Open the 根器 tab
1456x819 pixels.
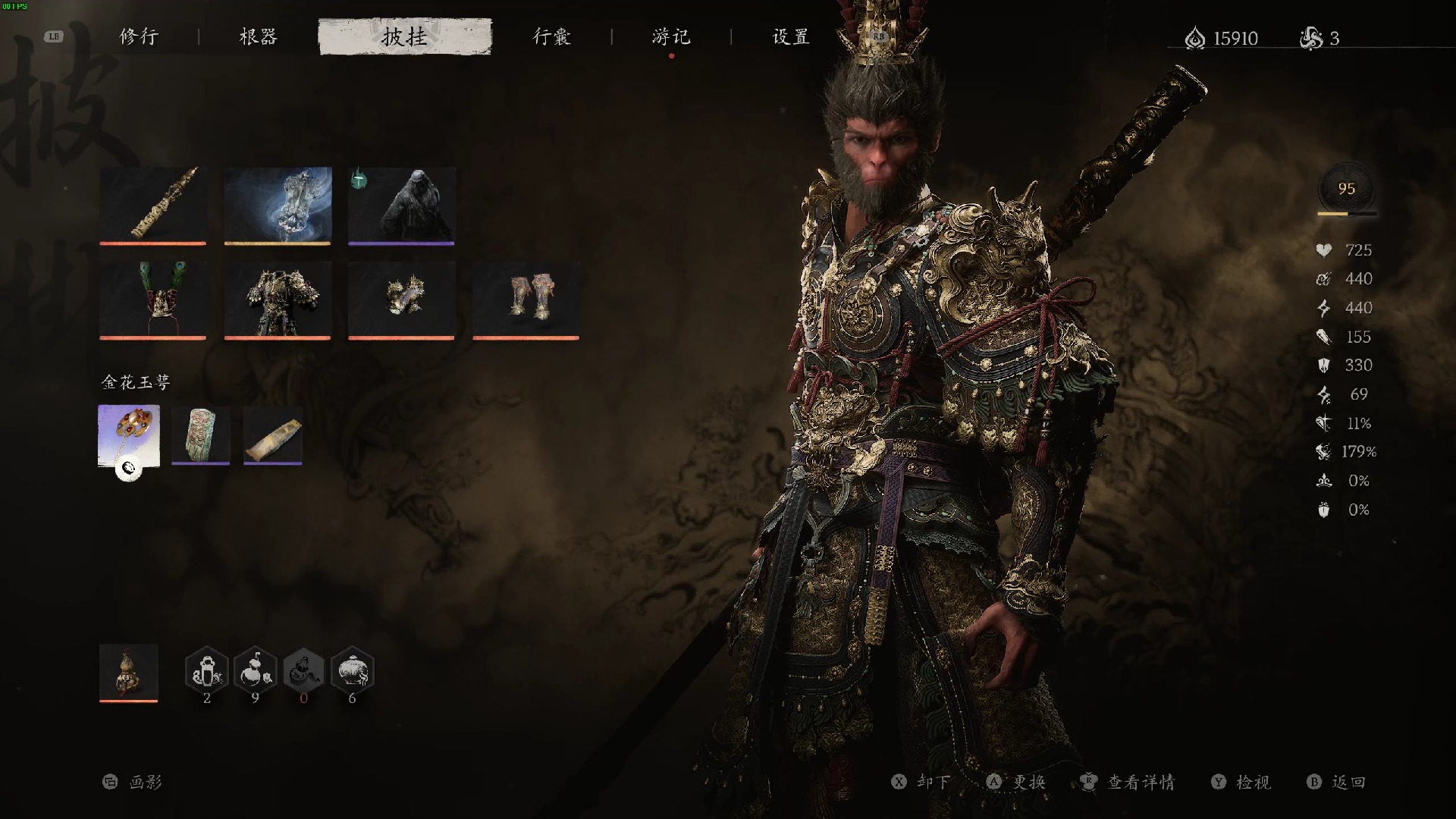pyautogui.click(x=259, y=36)
